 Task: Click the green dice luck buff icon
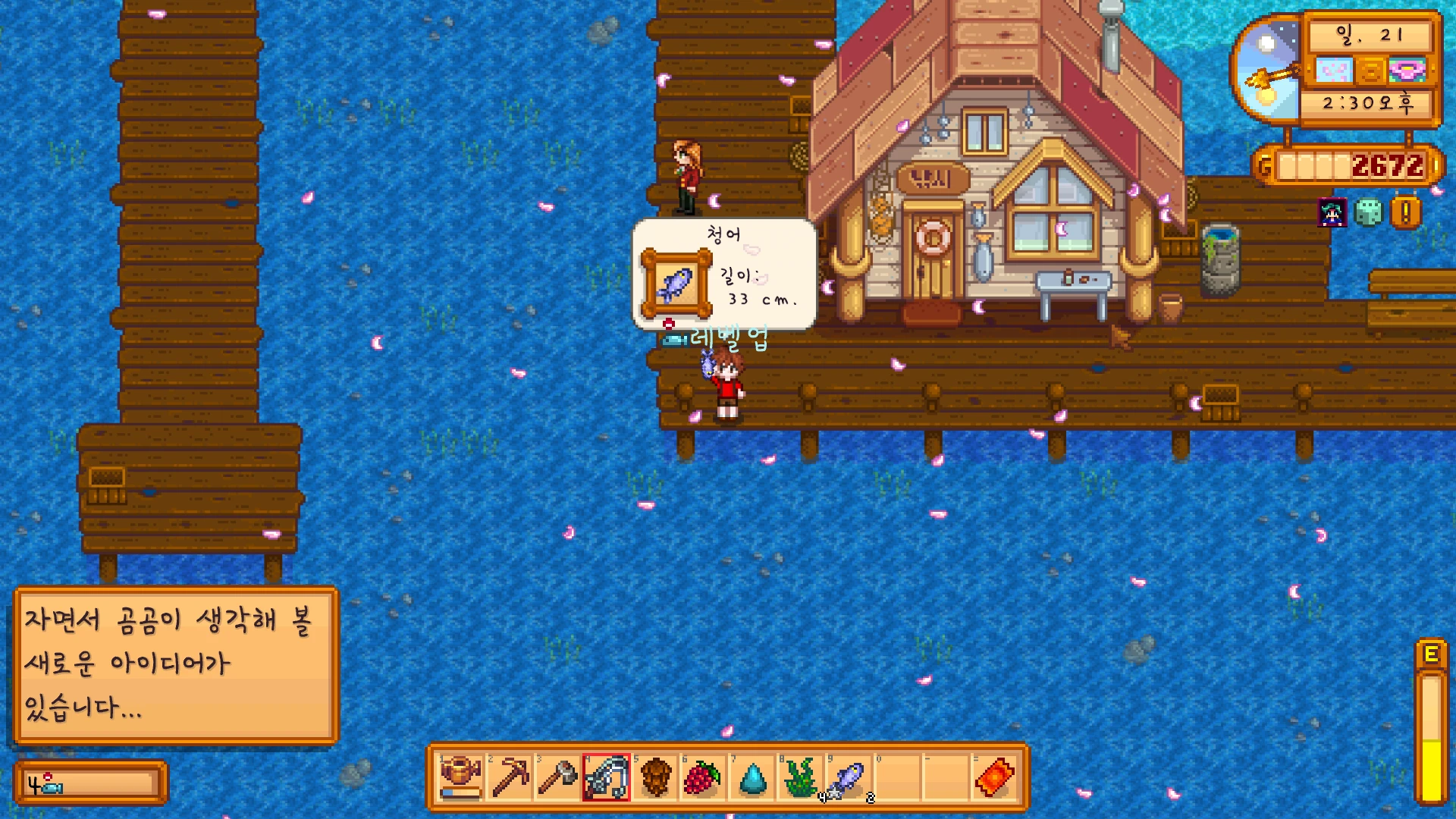click(1369, 213)
